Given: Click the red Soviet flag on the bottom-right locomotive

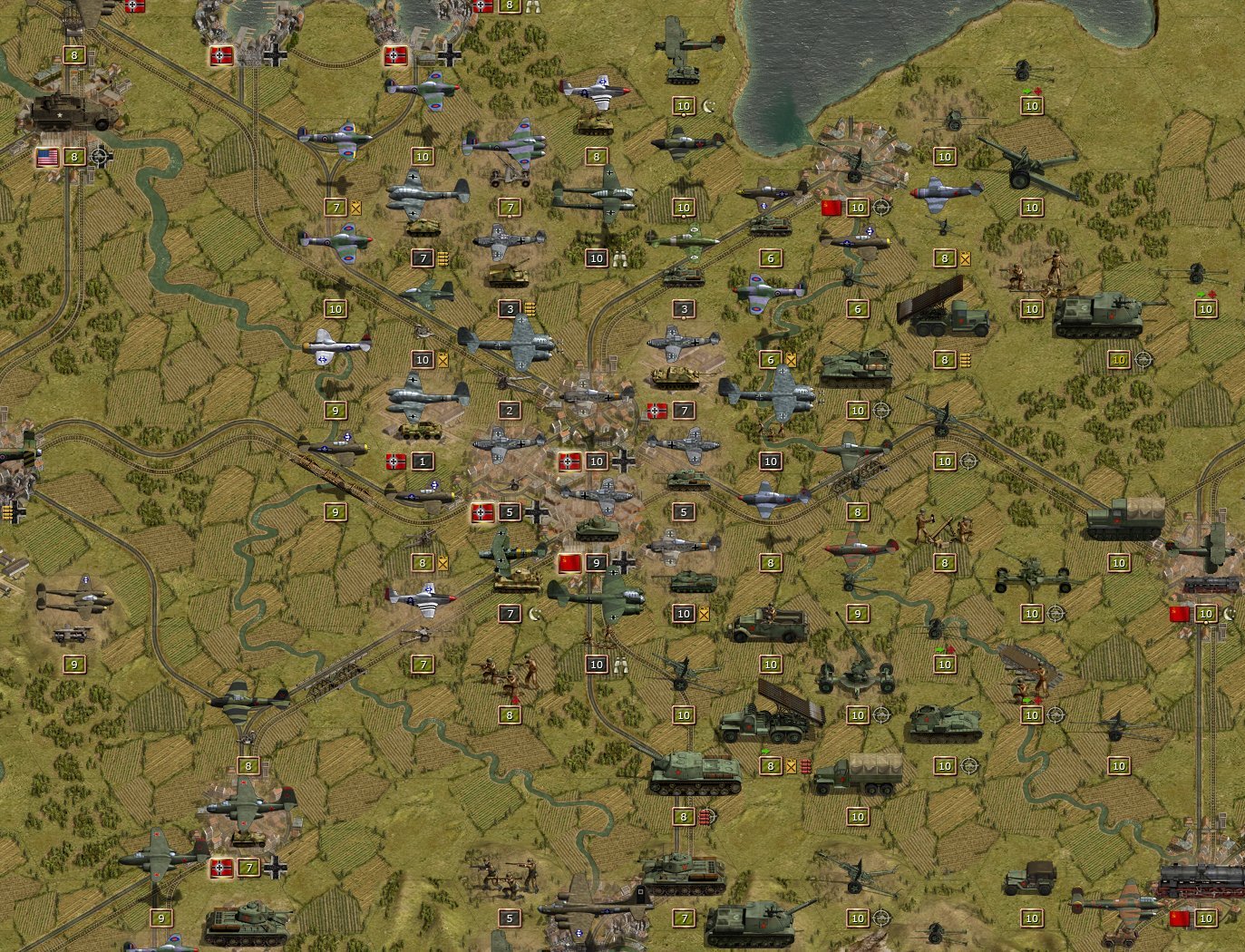Looking at the screenshot, I should (1181, 917).
